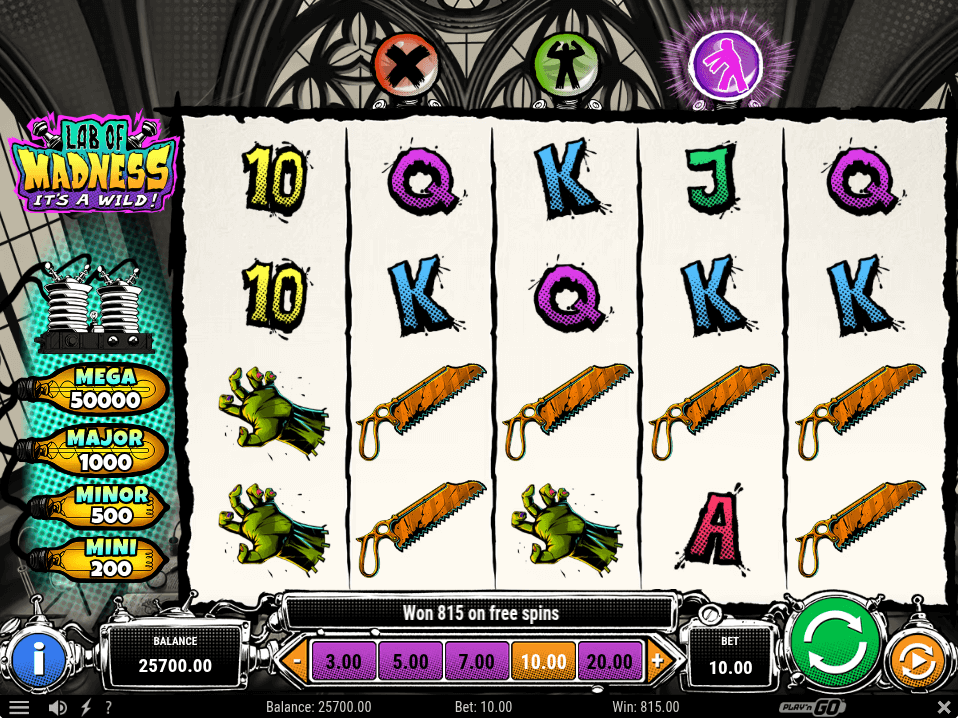Close the game with the X button

click(943, 707)
